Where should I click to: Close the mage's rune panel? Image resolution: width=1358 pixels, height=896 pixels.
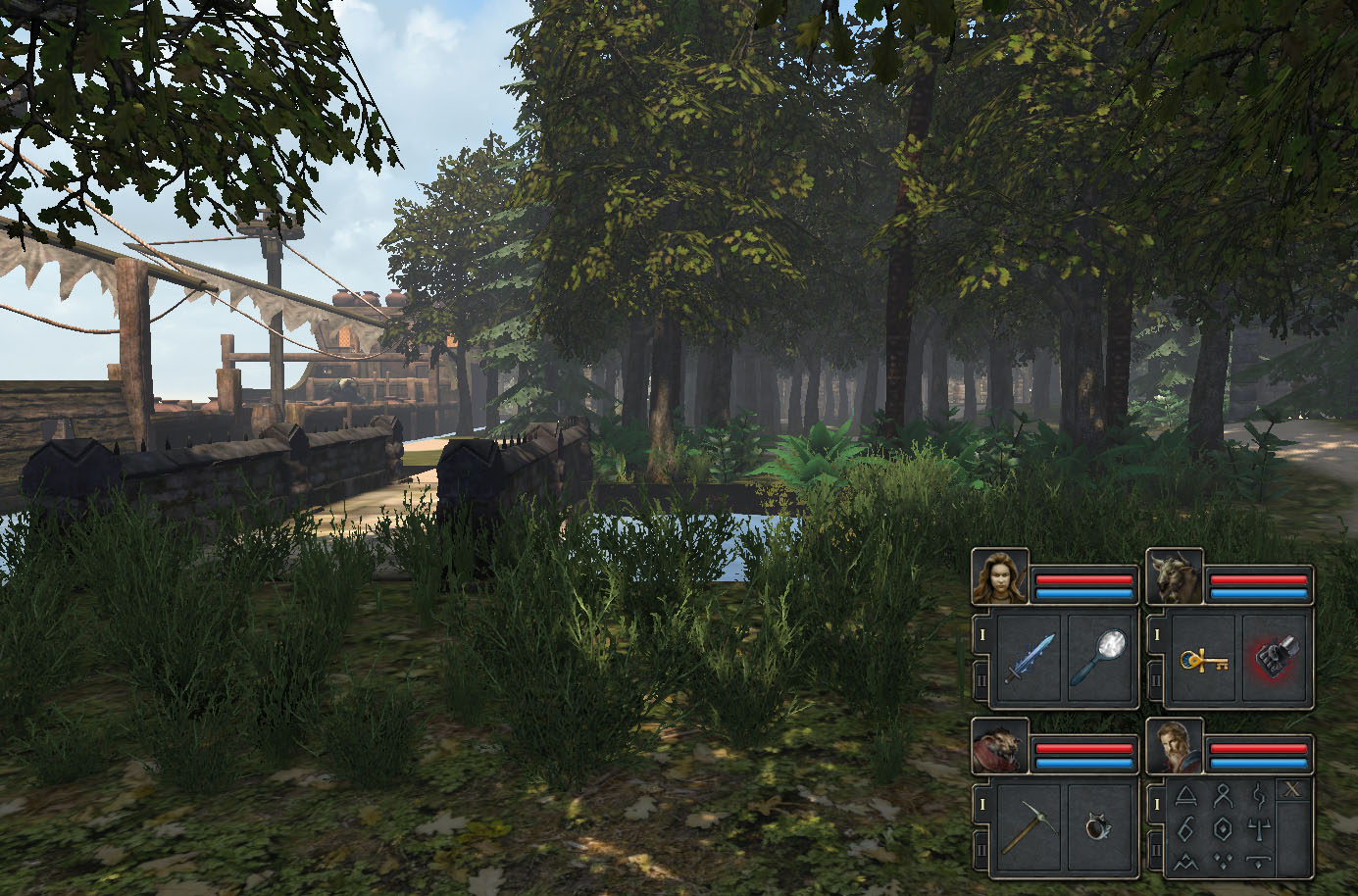tap(1294, 790)
